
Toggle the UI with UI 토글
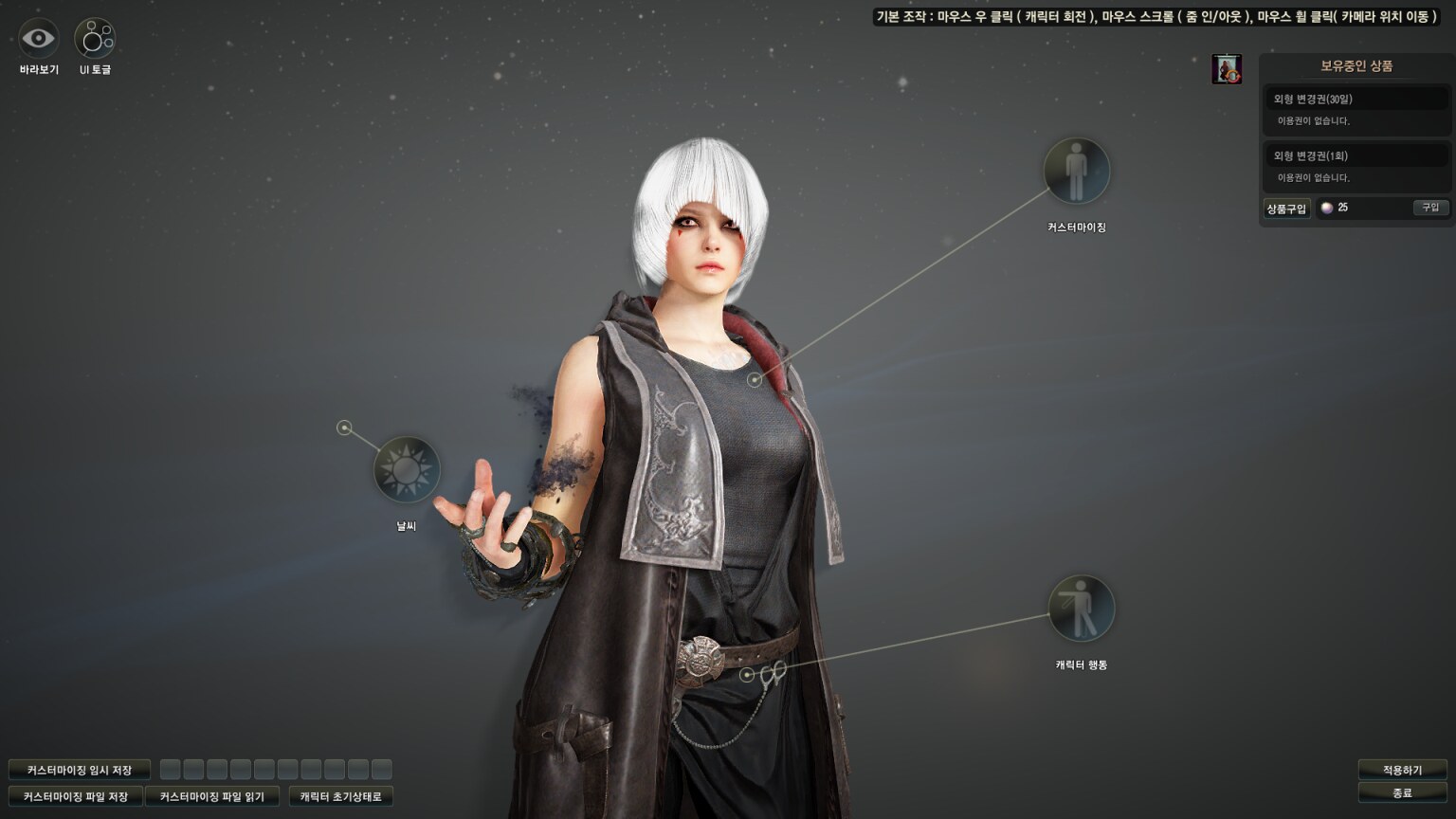(x=95, y=39)
